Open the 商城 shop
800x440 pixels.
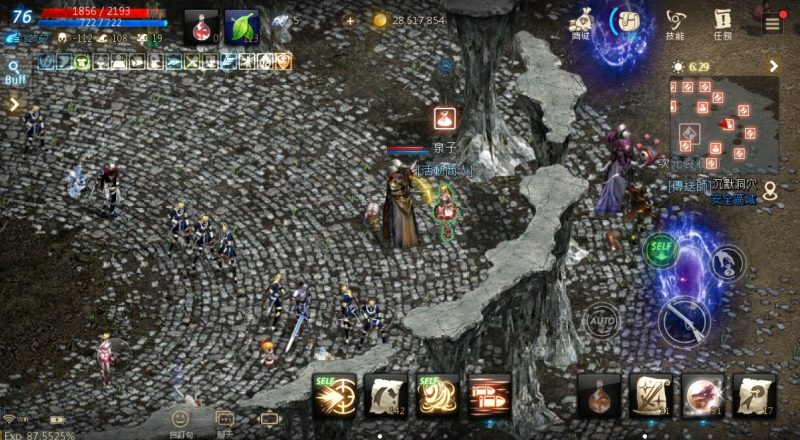[579, 22]
